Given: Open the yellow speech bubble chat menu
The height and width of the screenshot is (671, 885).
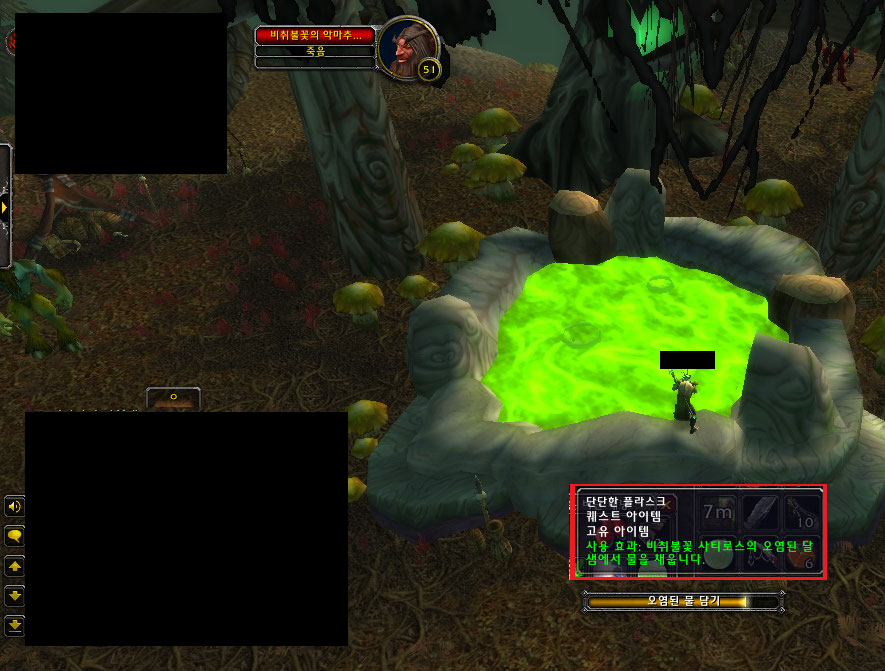Looking at the screenshot, I should pos(14,537).
